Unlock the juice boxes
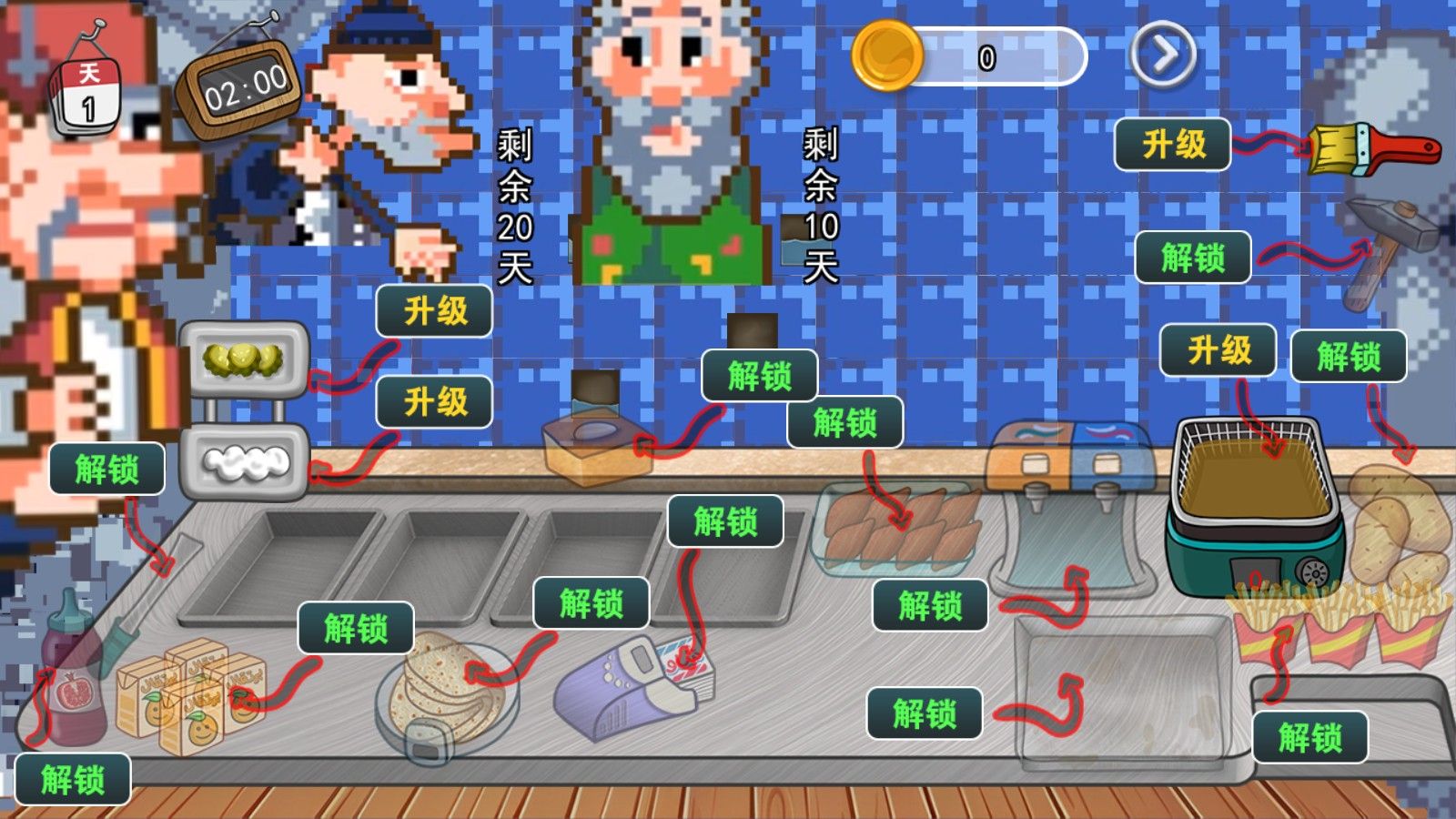 (356, 629)
